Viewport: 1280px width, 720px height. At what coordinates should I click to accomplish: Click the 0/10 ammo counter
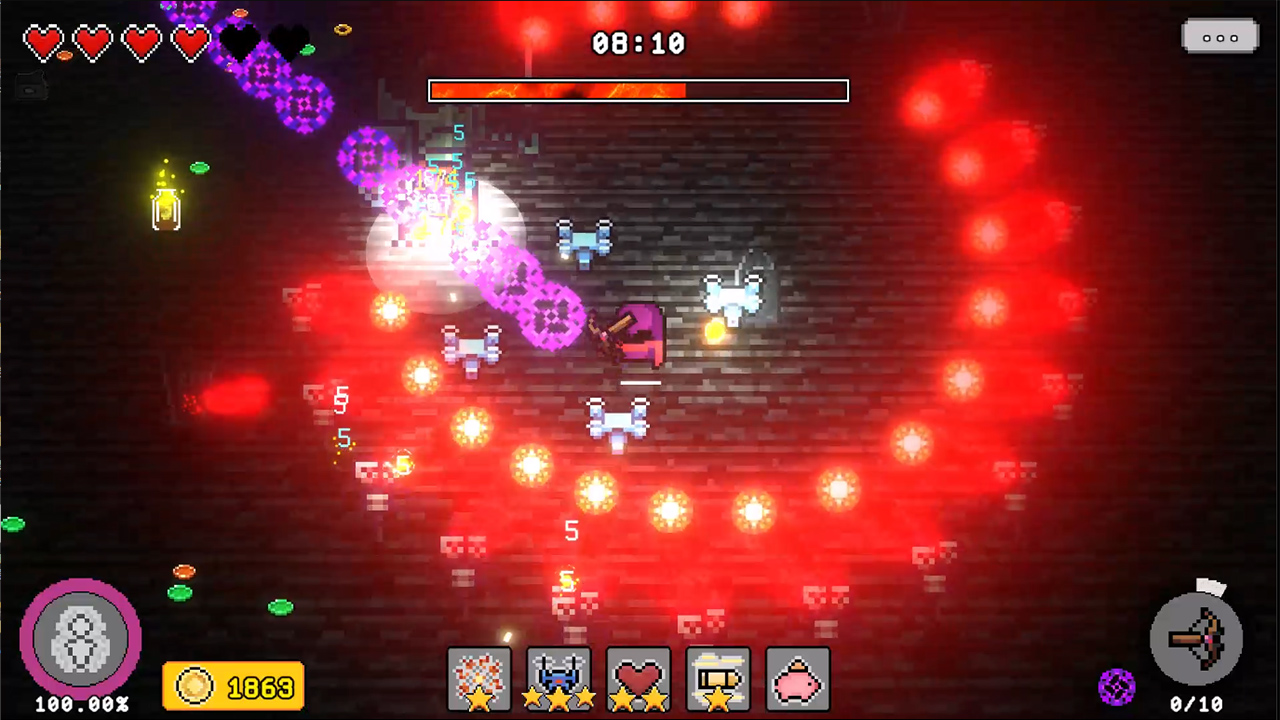[x=1199, y=700]
